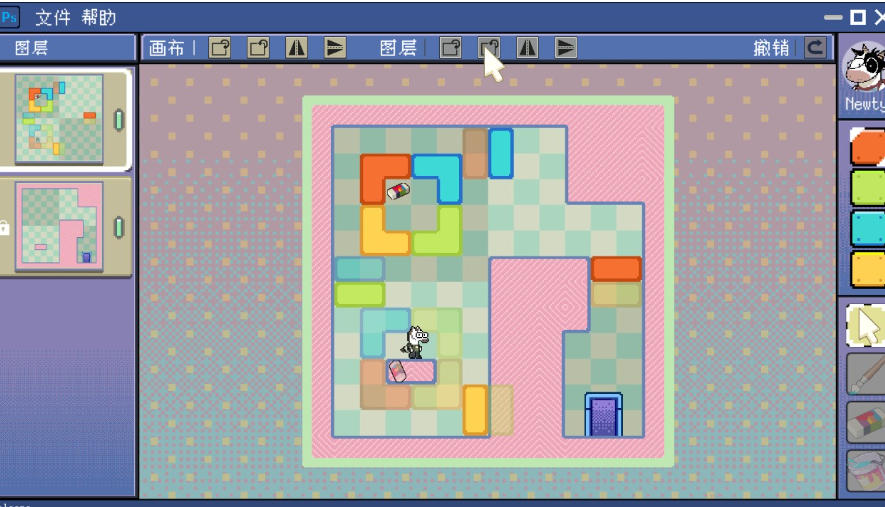Open the 文件 menu
This screenshot has width=885, height=507.
(x=54, y=17)
